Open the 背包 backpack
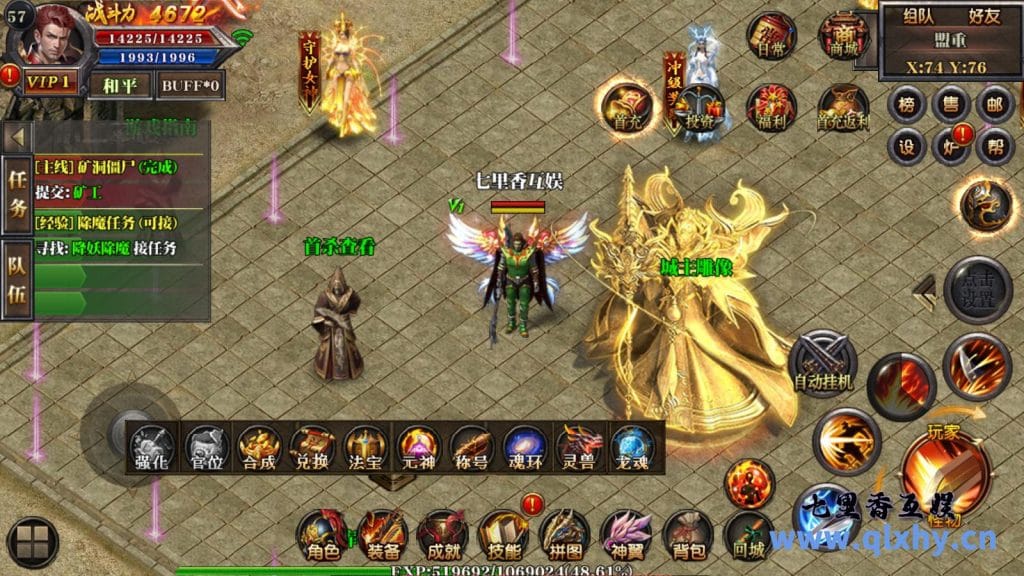Image resolution: width=1024 pixels, height=576 pixels. (x=686, y=534)
